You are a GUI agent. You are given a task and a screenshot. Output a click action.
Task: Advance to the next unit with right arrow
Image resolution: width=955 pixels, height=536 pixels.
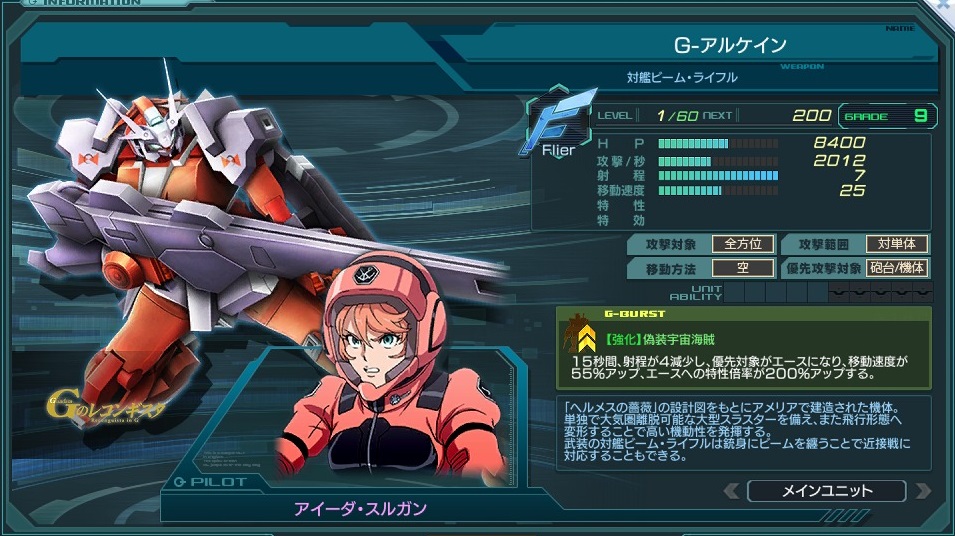922,491
